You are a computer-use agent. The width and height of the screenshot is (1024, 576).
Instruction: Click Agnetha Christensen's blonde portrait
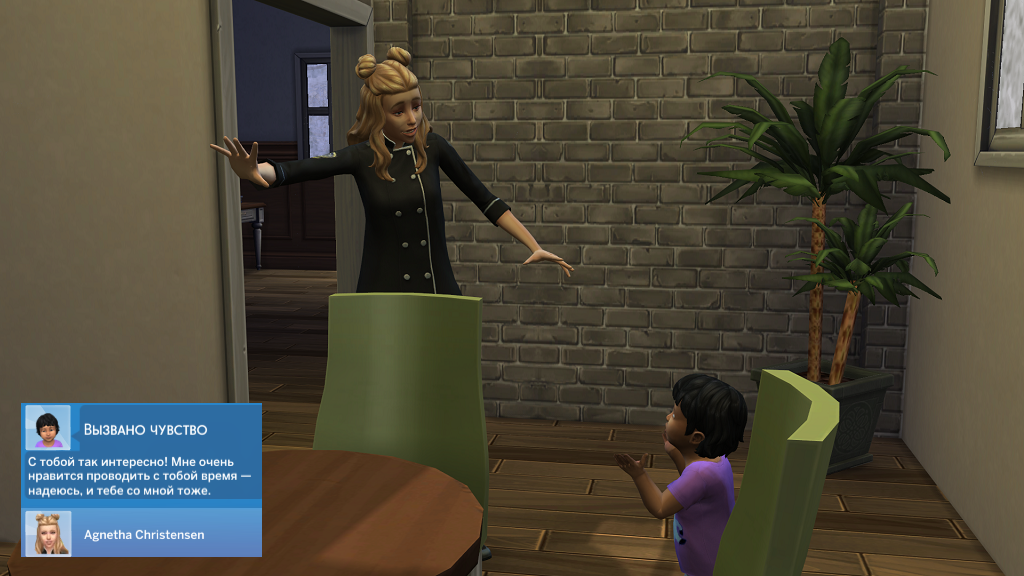pyautogui.click(x=47, y=534)
